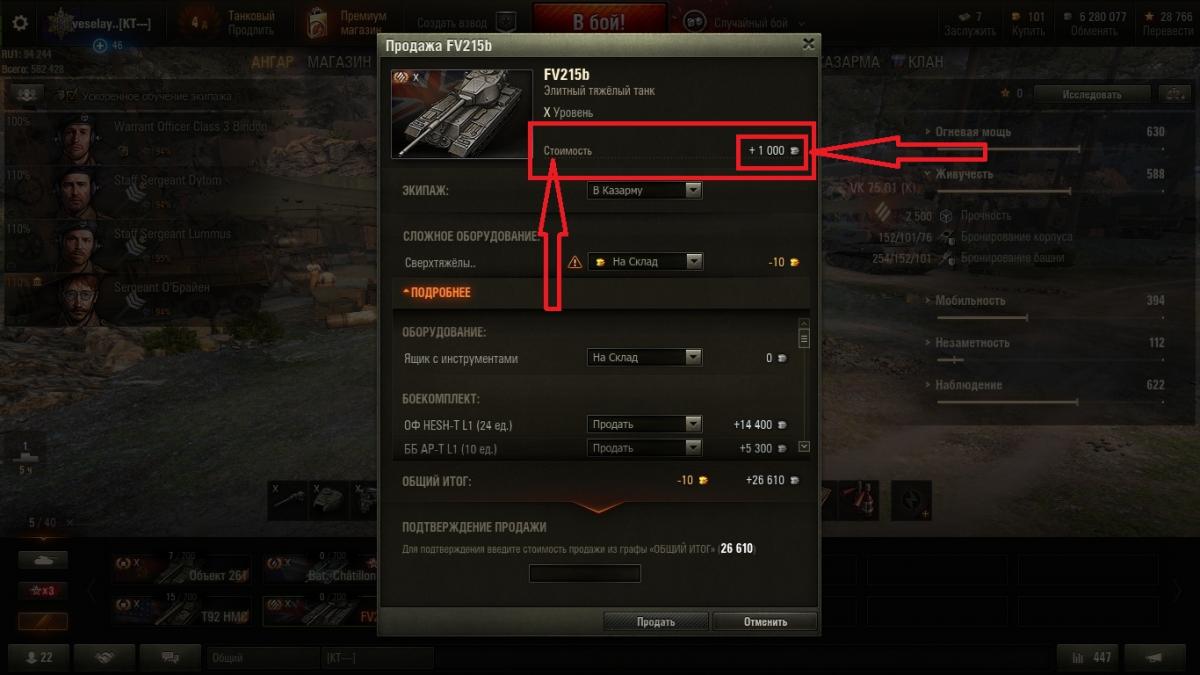Screen dimensions: 1200x675
Task: Open the Ящик с инструментами dropdown
Action: (644, 357)
